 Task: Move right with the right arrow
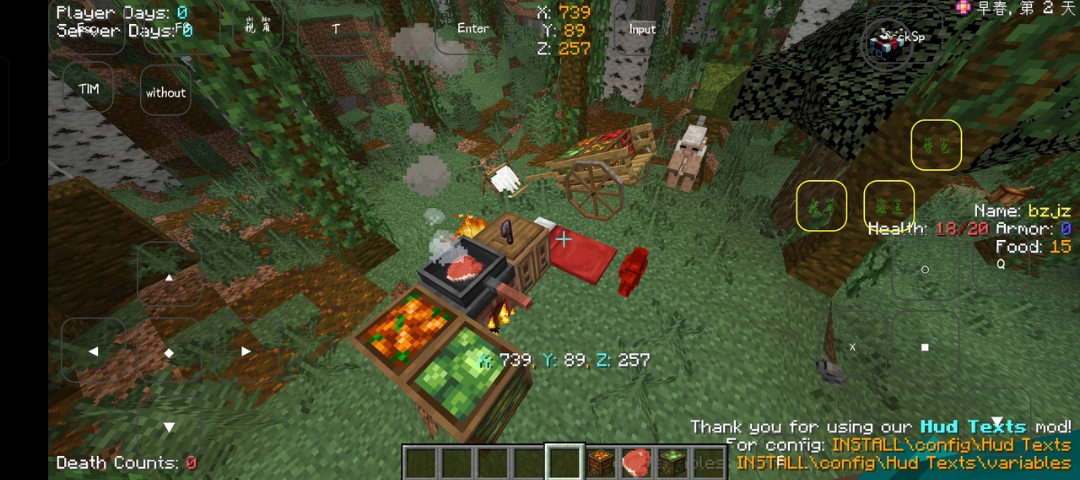(x=245, y=351)
